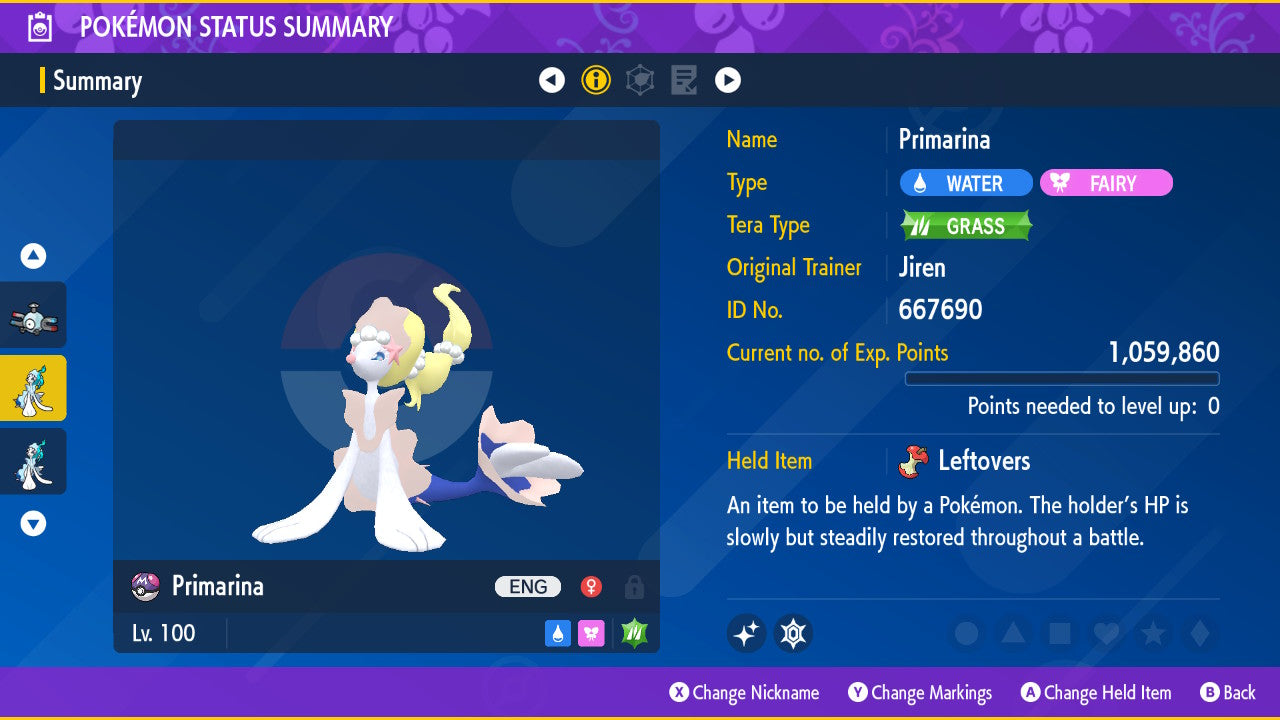Choose the Primarina thumbnail below the highlighted one
Viewport: 1280px width, 720px height.
click(33, 461)
